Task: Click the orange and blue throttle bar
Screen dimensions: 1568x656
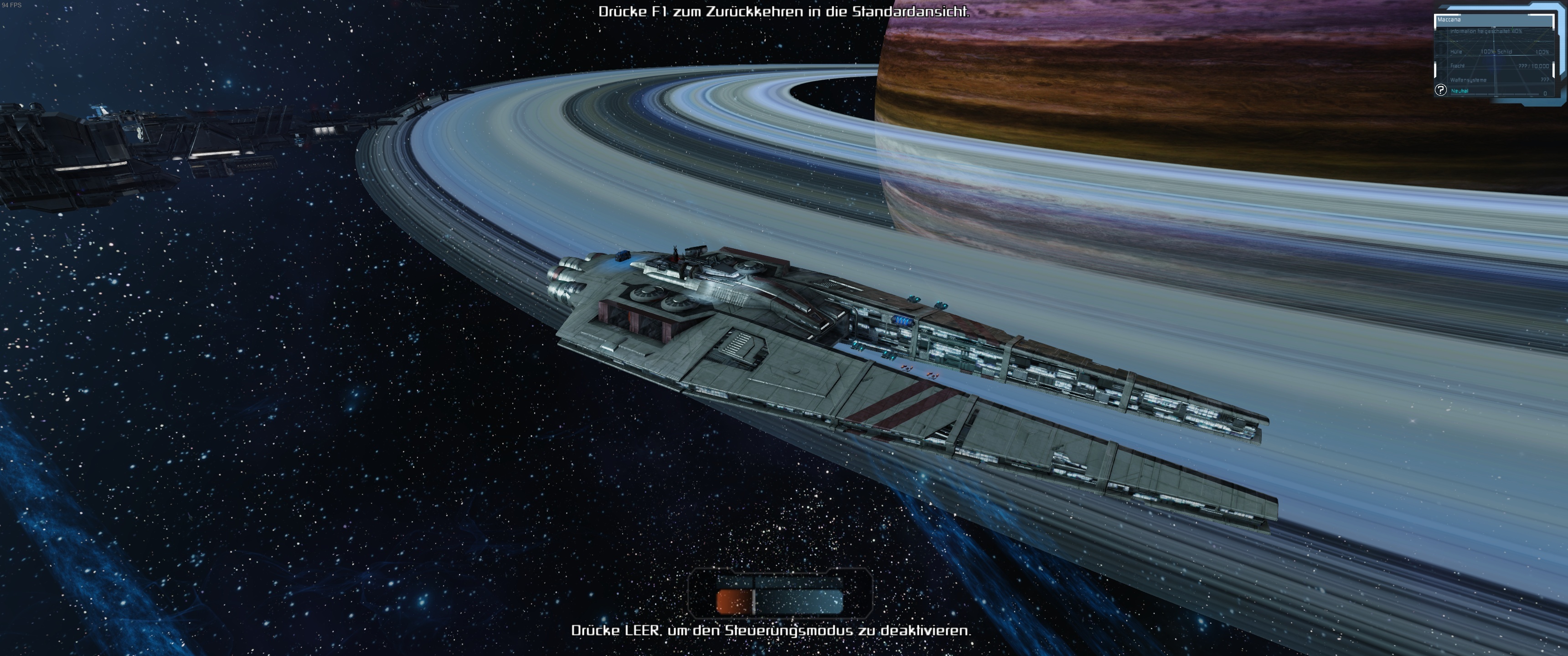Action: tap(780, 600)
